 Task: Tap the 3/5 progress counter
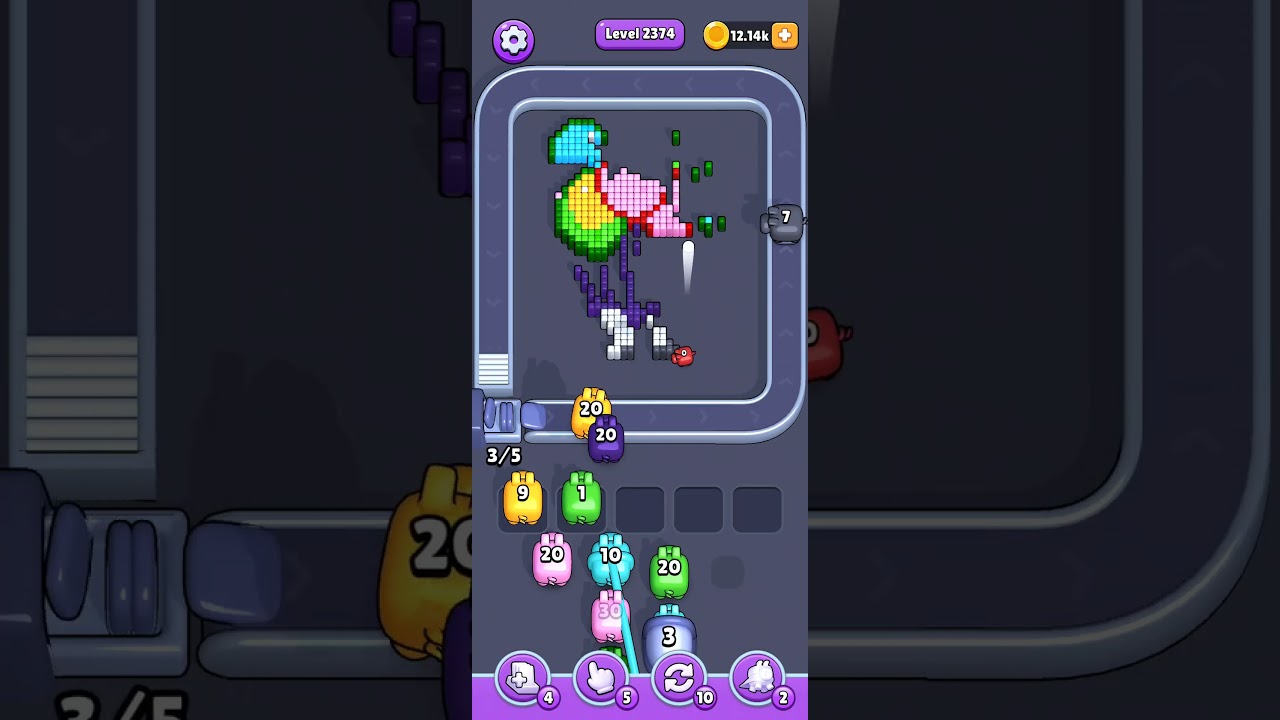pos(503,456)
